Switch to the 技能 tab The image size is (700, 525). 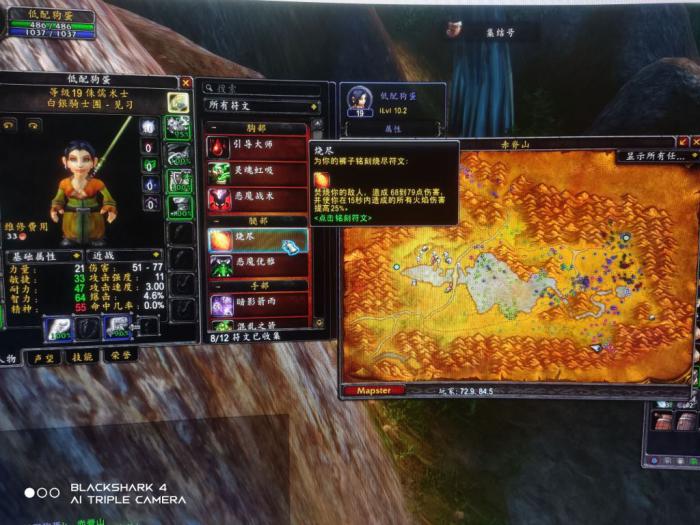83,357
